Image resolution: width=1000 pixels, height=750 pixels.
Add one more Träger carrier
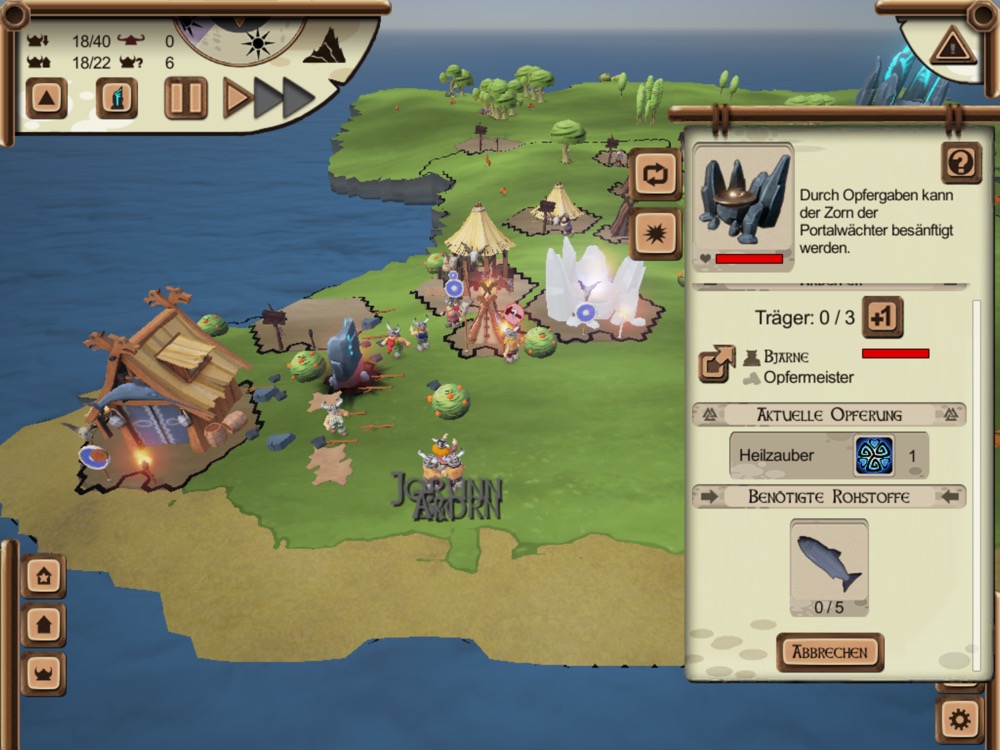(x=882, y=317)
